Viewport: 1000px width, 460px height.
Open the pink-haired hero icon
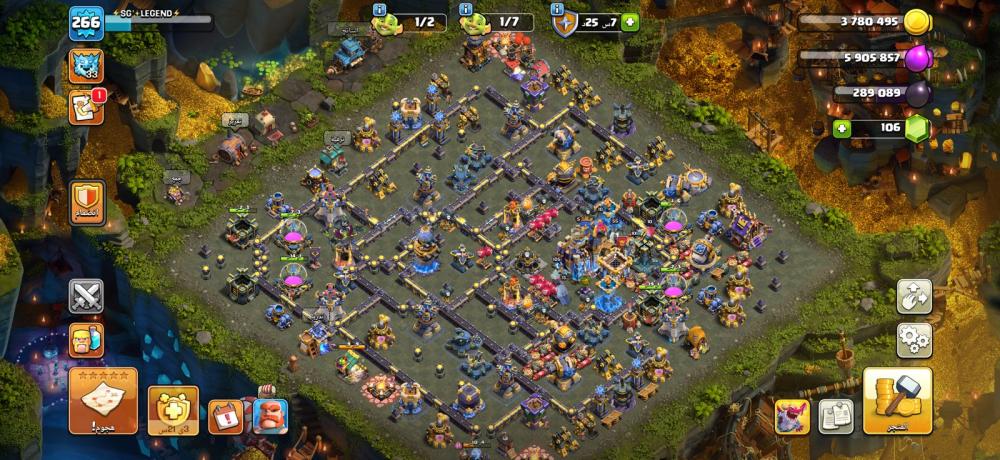(792, 415)
